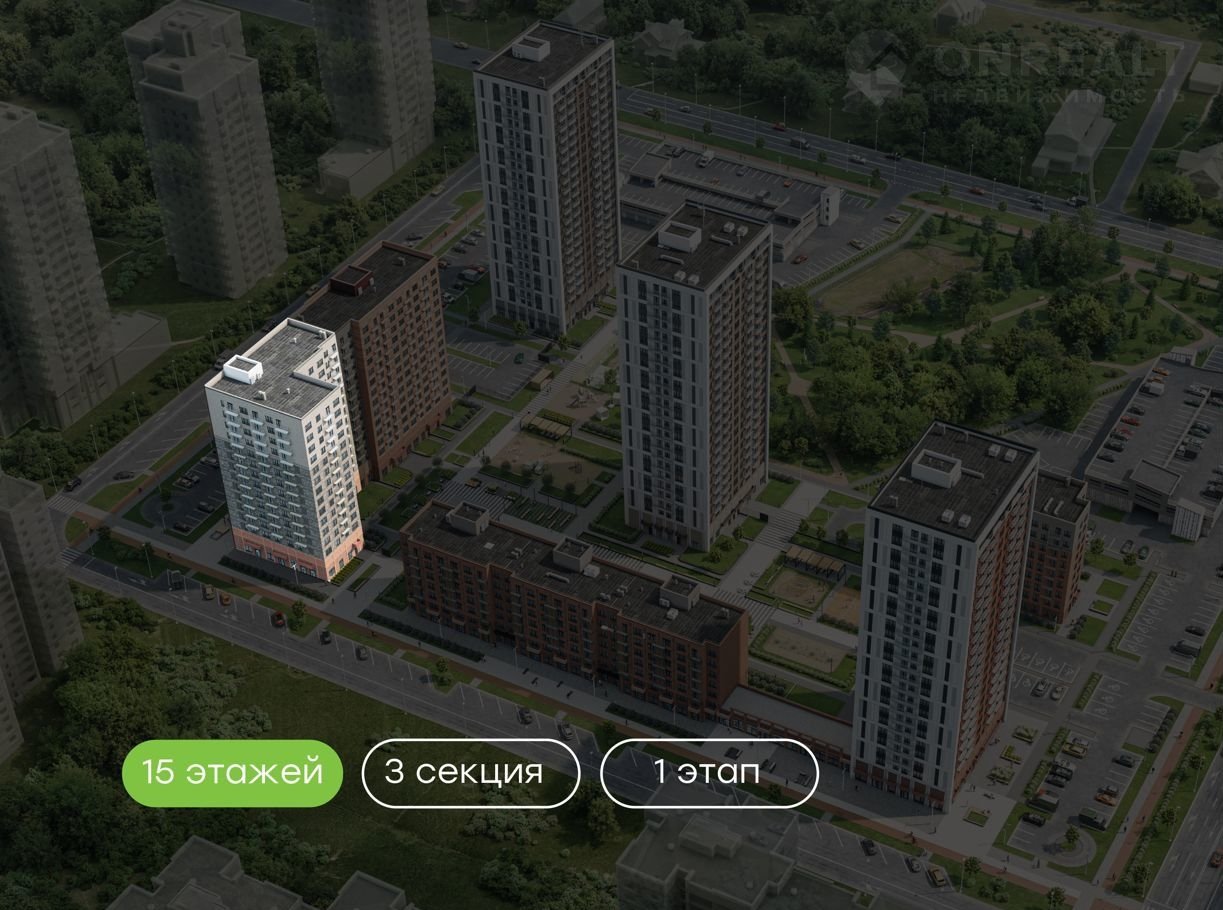1223x910 pixels.
Task: Click the "1 этап" pill button
Action: 709,773
